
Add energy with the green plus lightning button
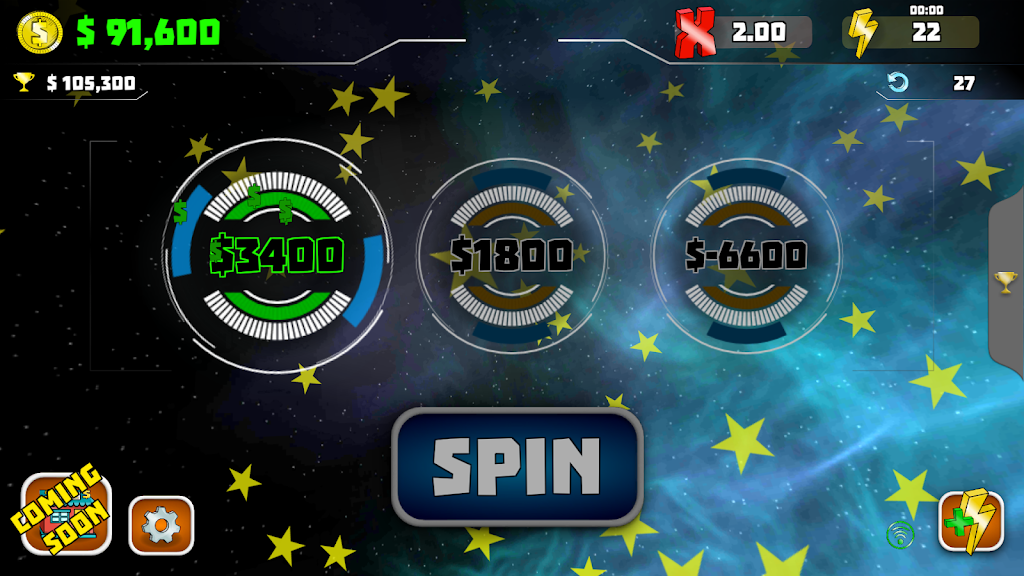pos(971,522)
